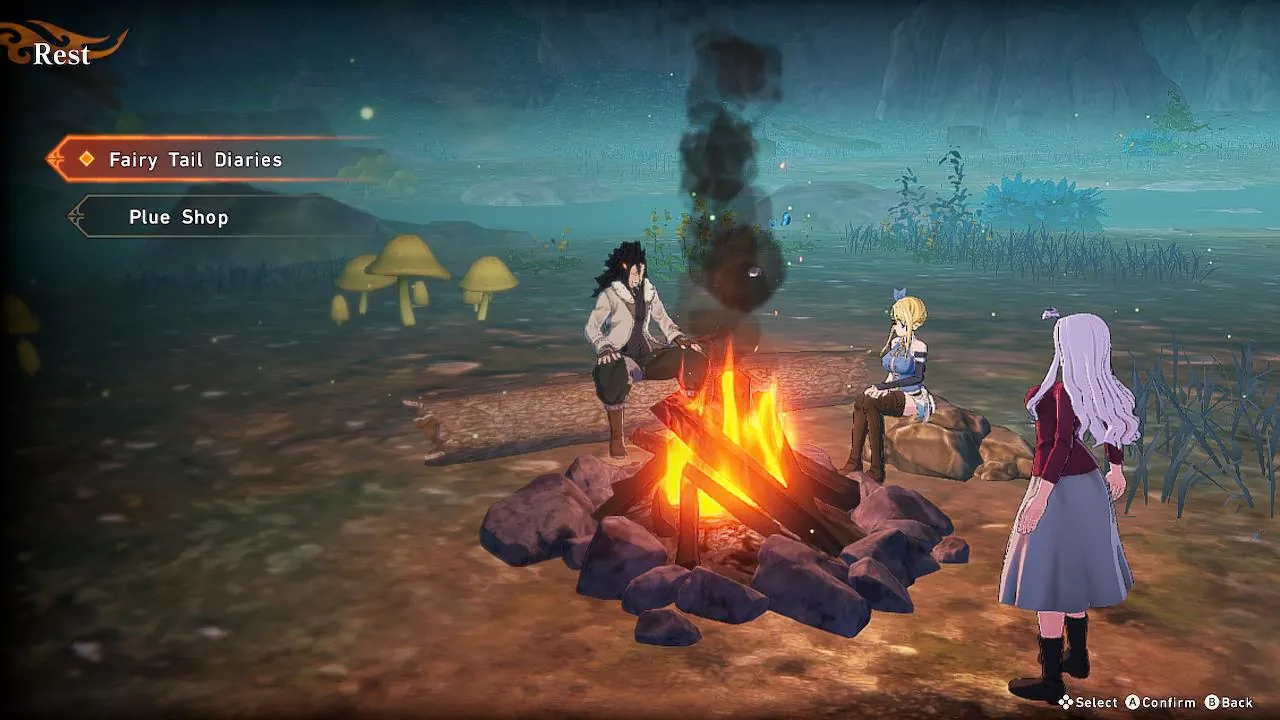Click the white circle around the A glyph
The height and width of the screenshot is (720, 1280).
click(1133, 703)
